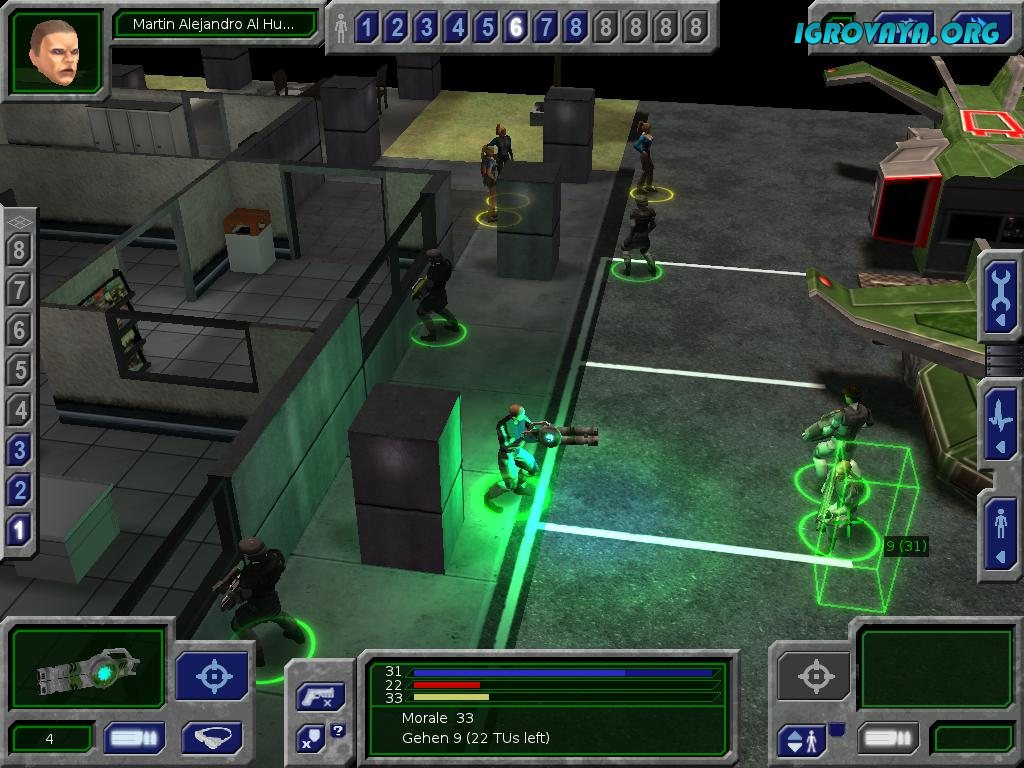
Task: Click the Martin Alejandro Al Hu... name label
Action: click(214, 24)
